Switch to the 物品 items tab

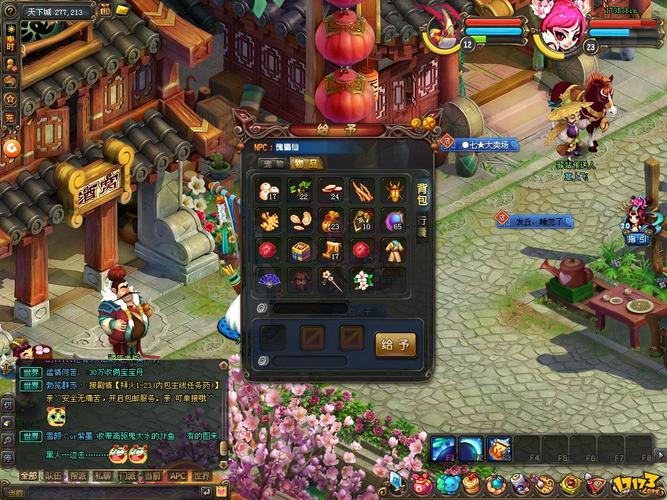[x=307, y=163]
